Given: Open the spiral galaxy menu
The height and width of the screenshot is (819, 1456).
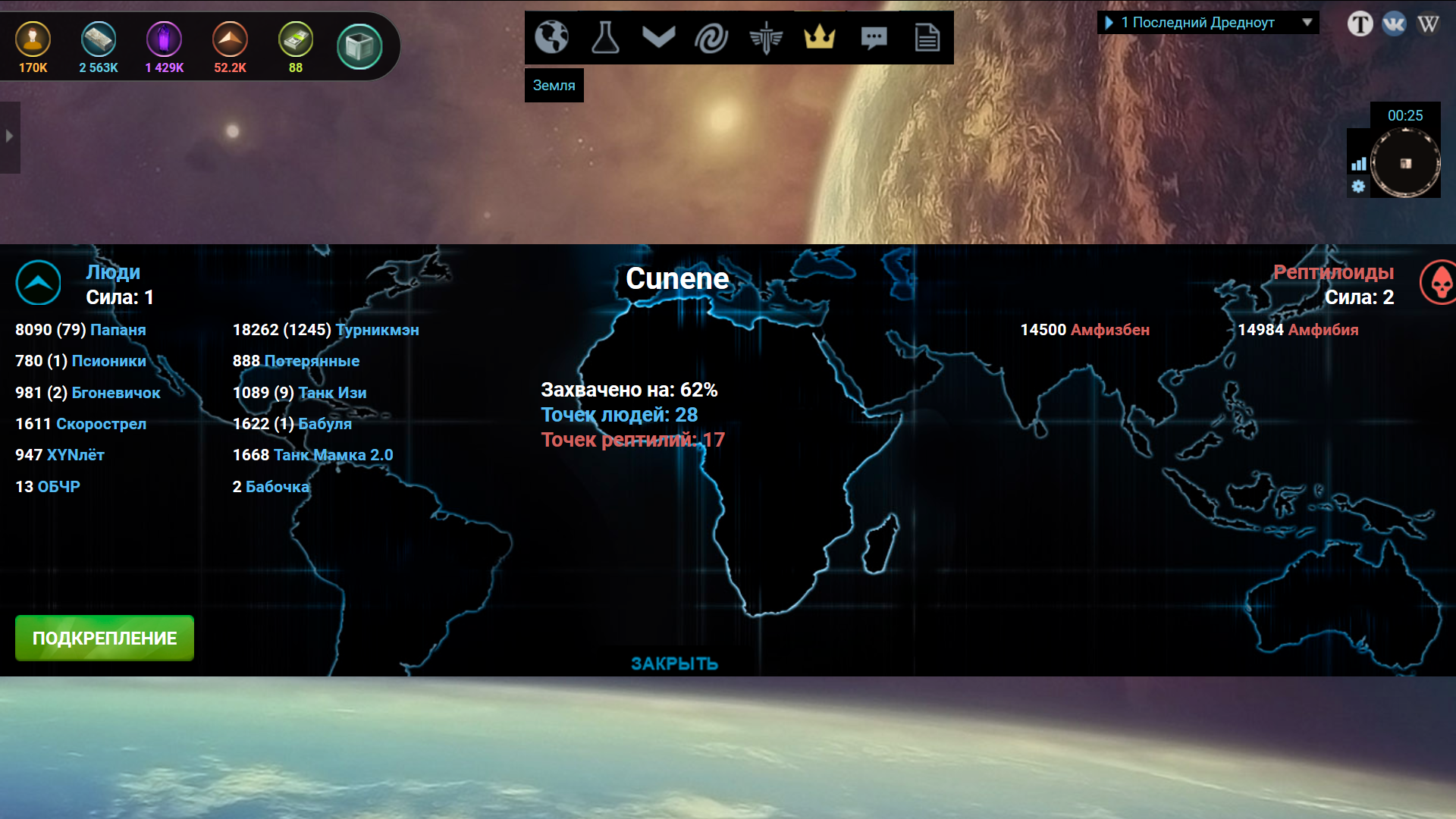Looking at the screenshot, I should coord(711,36).
